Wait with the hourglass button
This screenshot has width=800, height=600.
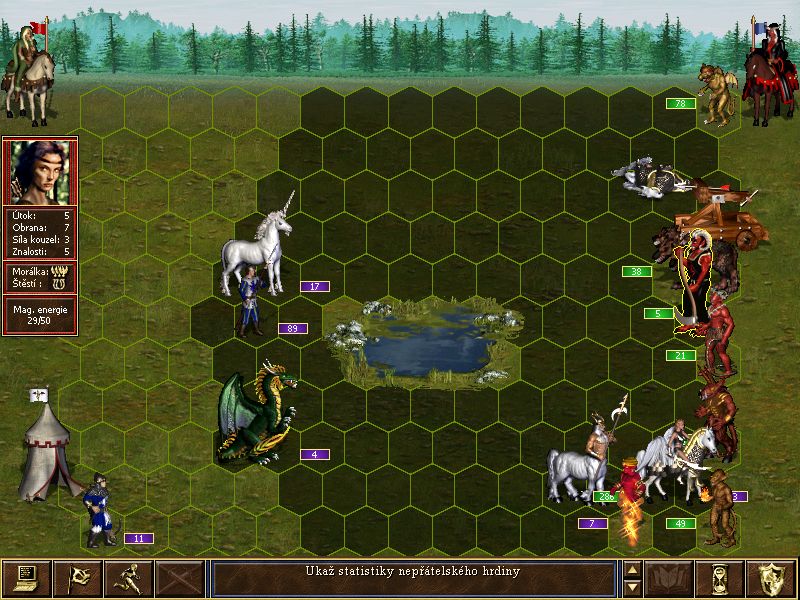[x=720, y=578]
